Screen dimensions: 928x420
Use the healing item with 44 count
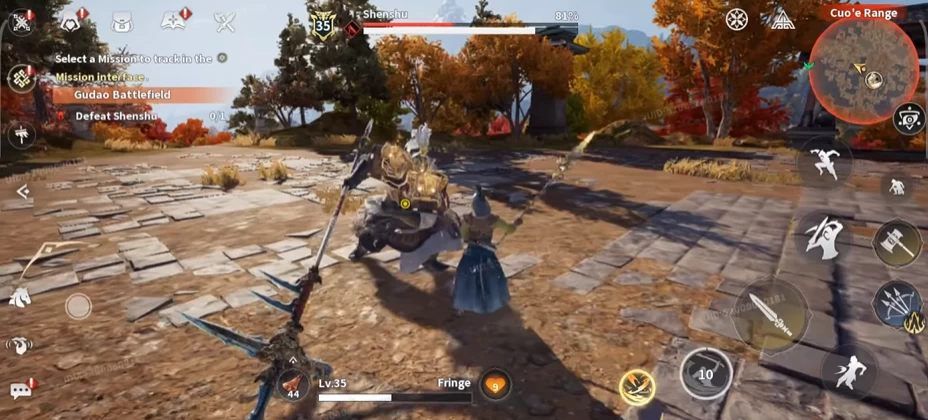tap(293, 384)
